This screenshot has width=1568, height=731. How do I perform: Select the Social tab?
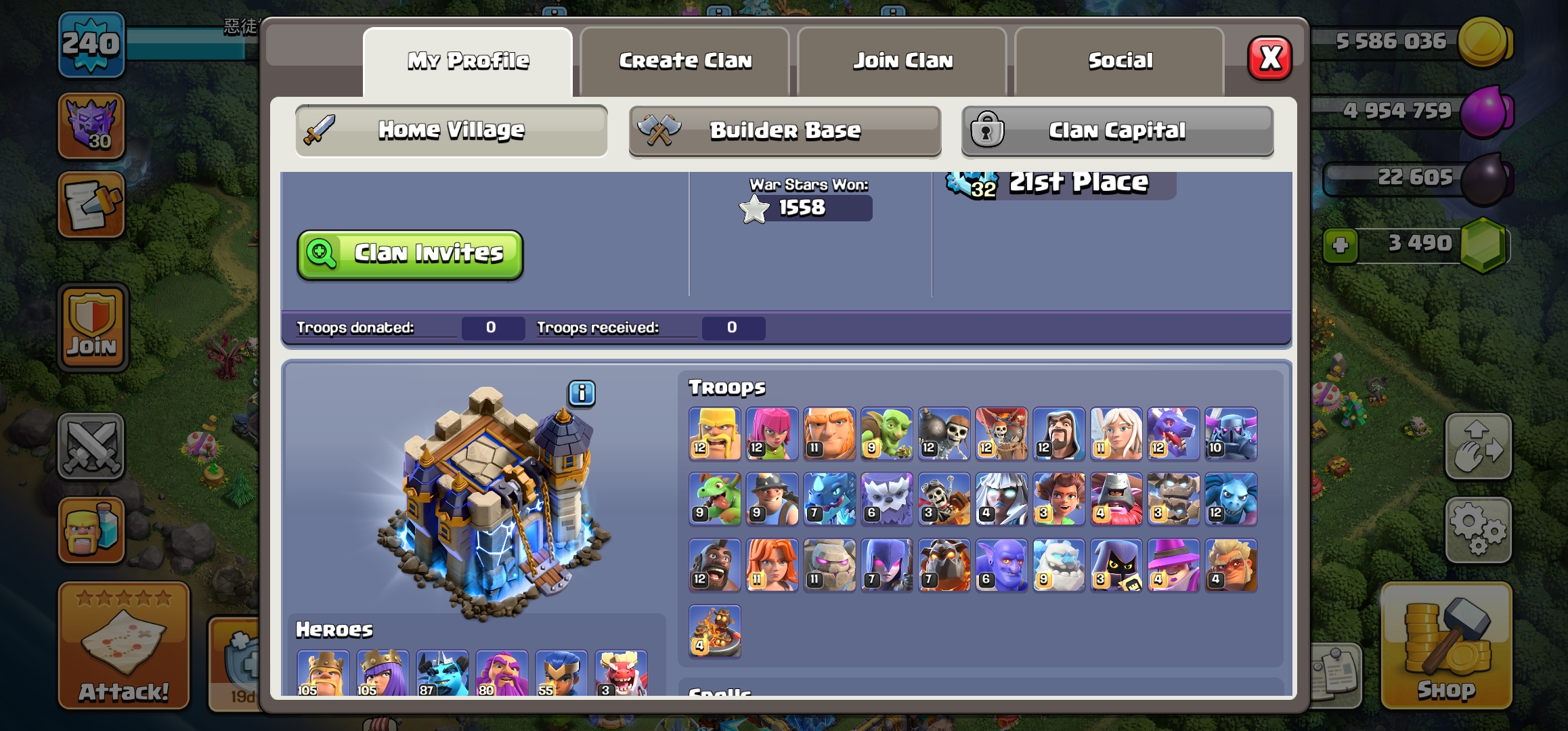pyautogui.click(x=1120, y=62)
